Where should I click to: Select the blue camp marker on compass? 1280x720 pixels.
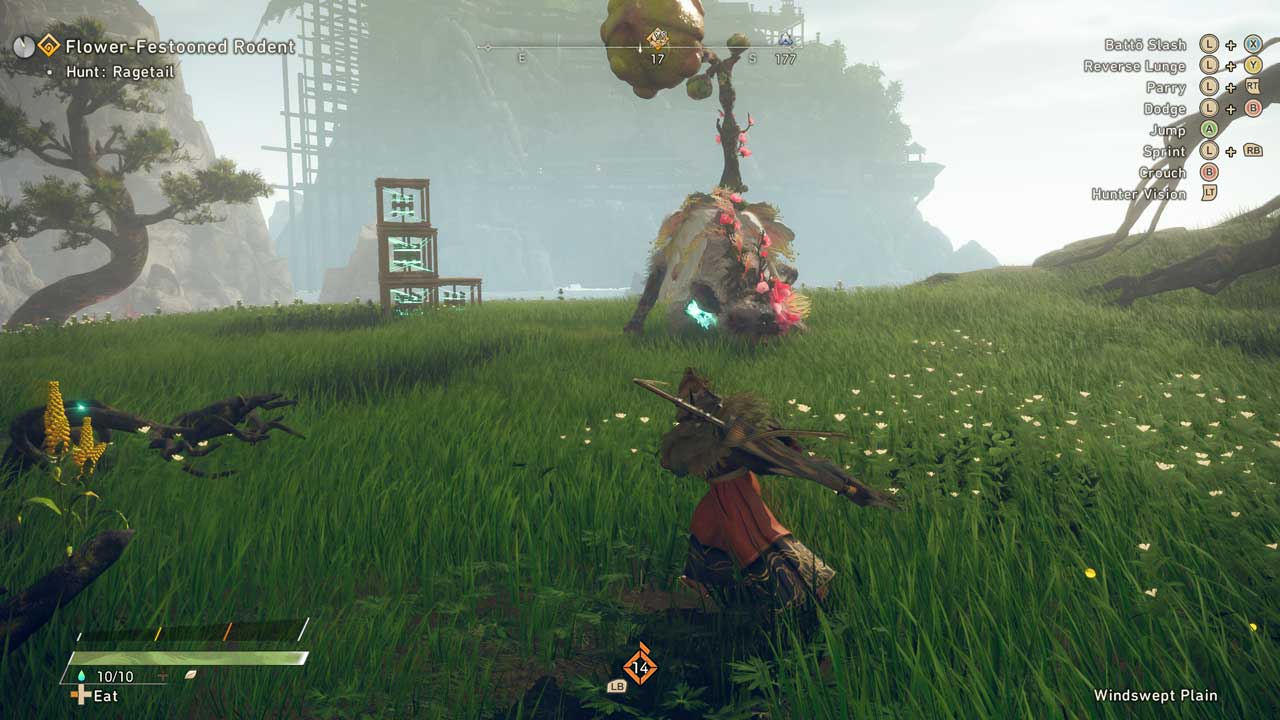[x=785, y=40]
